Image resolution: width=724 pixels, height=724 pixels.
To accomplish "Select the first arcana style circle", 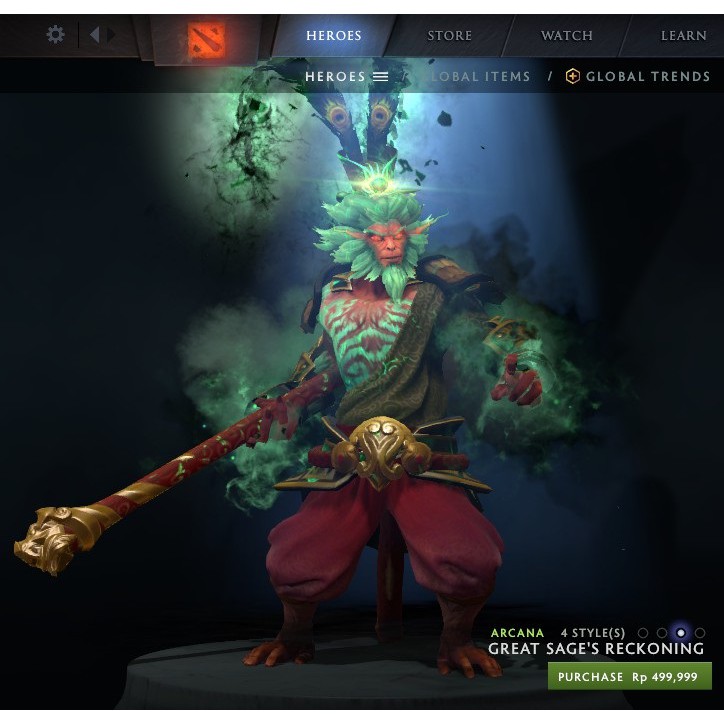I will [643, 633].
